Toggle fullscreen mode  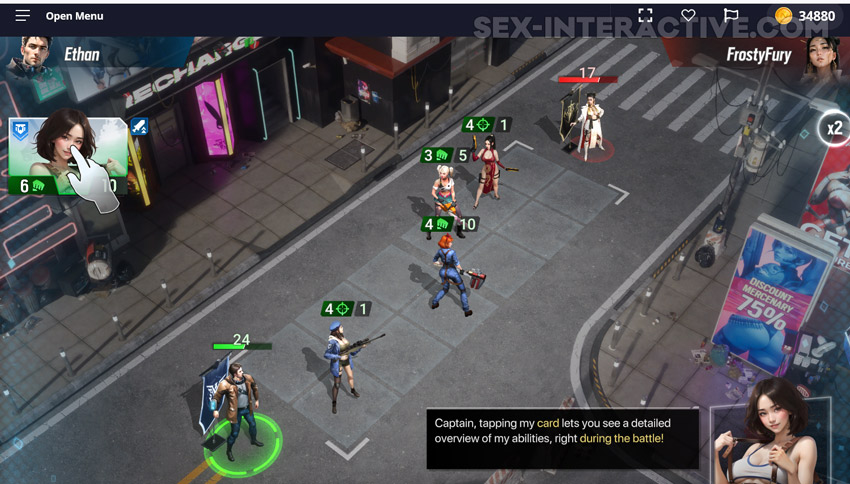pos(645,16)
